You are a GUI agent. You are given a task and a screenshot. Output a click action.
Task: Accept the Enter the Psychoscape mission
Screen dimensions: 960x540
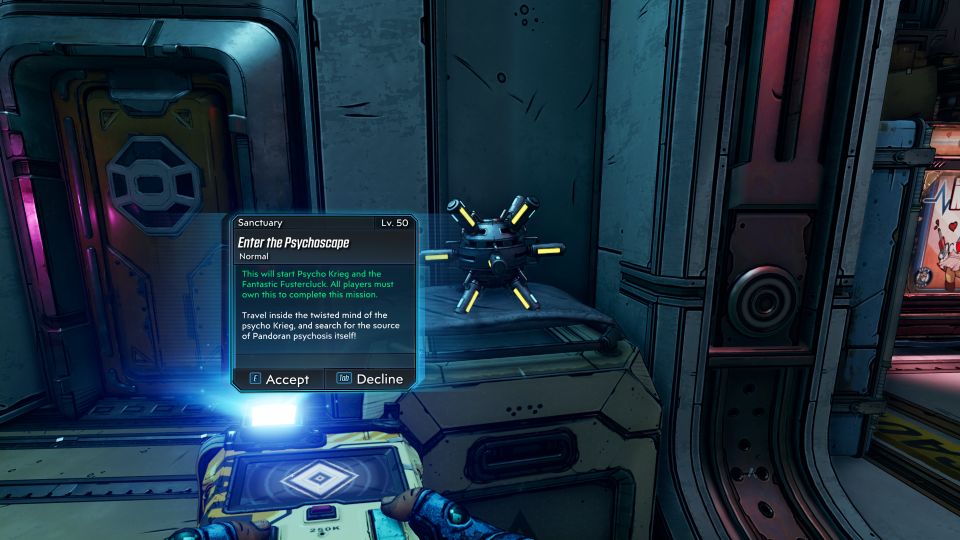277,379
